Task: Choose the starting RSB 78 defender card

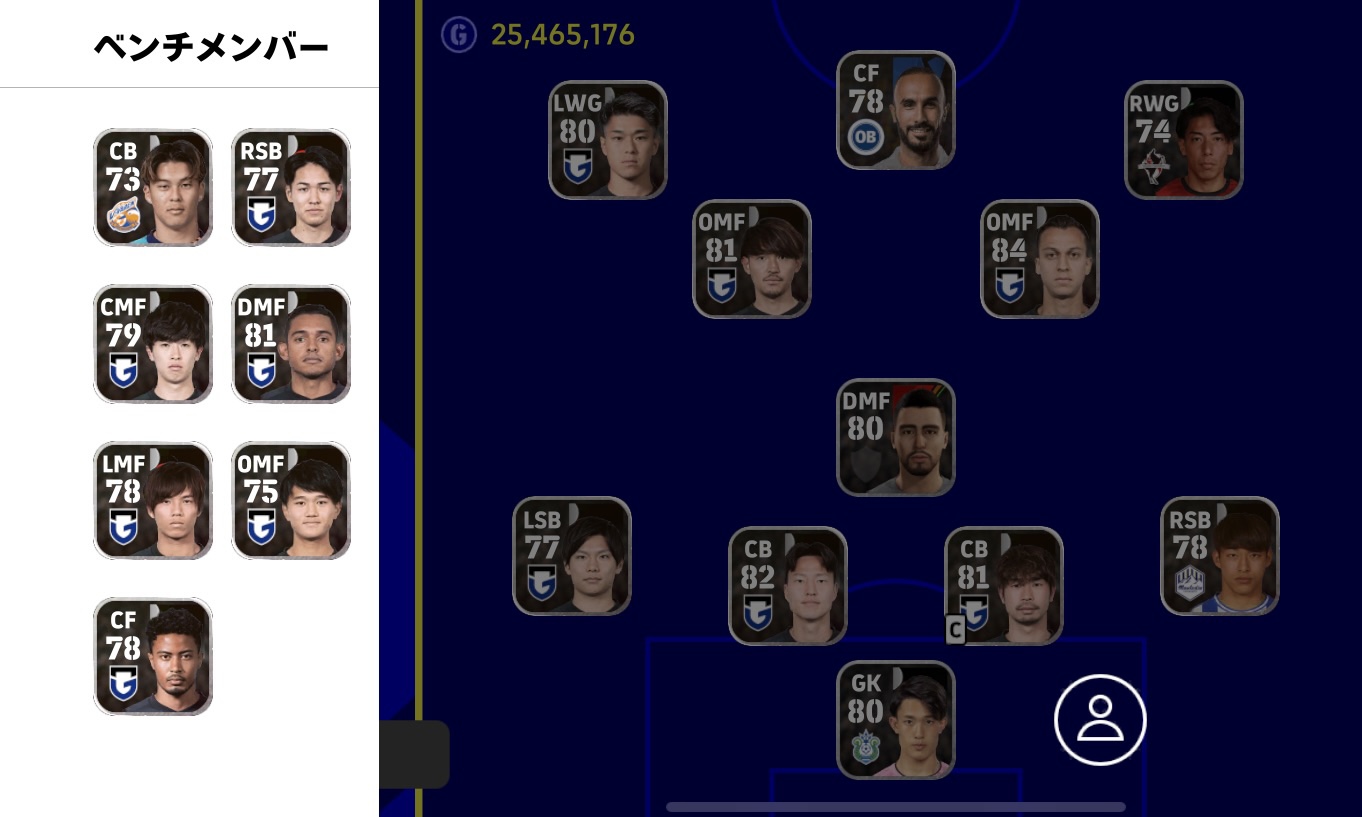Action: (x=1220, y=556)
